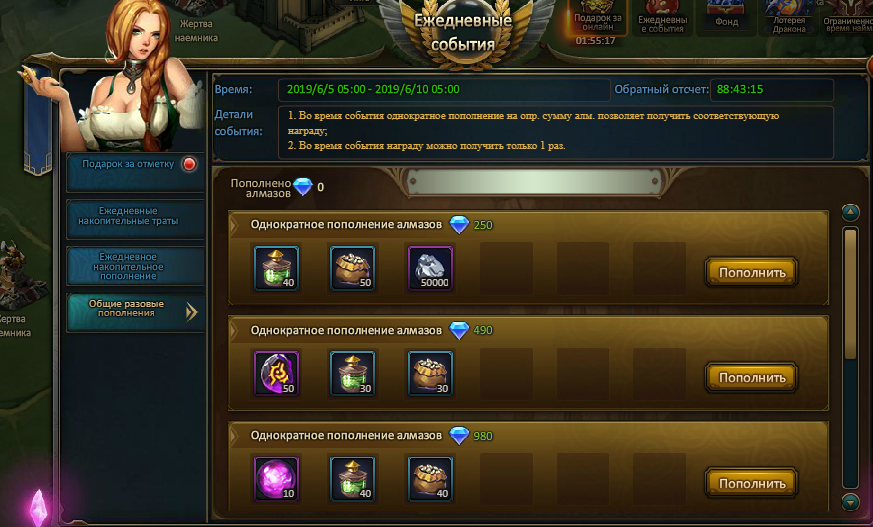This screenshot has height=527, width=873.
Task: Click Пополнить for the 490 diamond tier
Action: tap(751, 377)
